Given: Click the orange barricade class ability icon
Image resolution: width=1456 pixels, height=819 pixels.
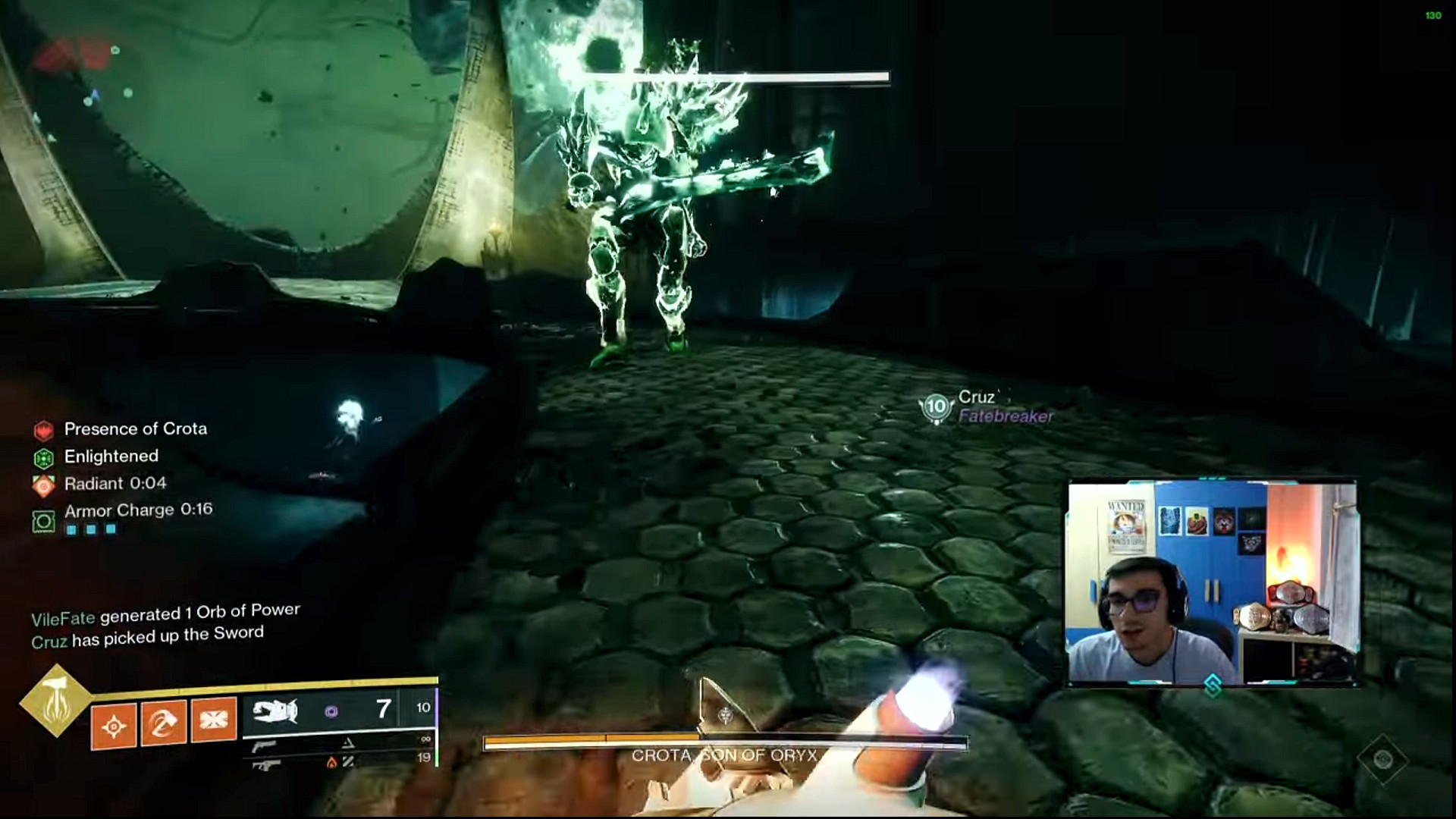Looking at the screenshot, I should point(213,720).
